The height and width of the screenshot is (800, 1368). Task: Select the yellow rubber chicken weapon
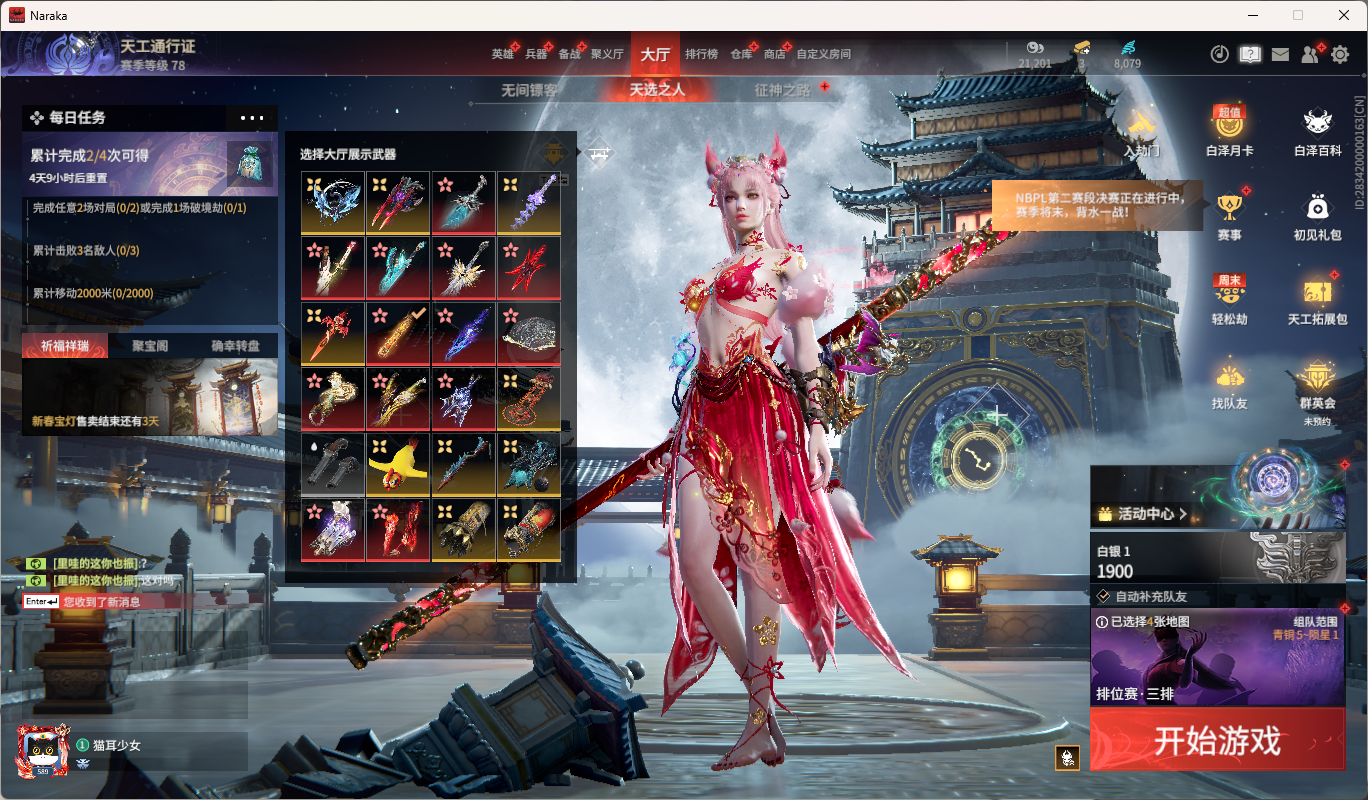coord(397,465)
